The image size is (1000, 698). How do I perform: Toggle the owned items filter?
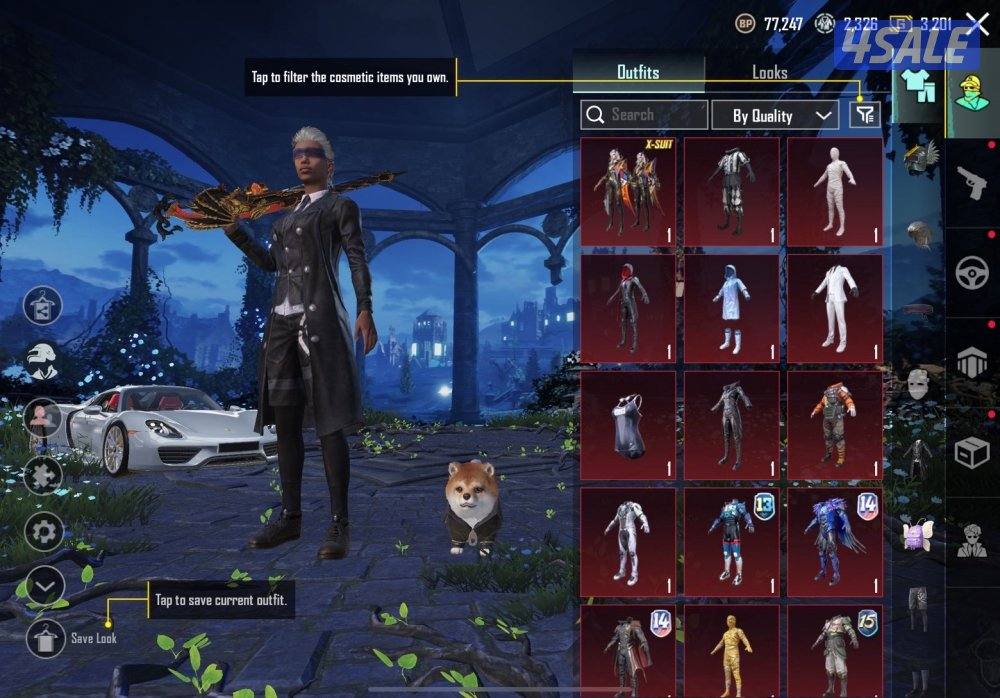tap(865, 115)
